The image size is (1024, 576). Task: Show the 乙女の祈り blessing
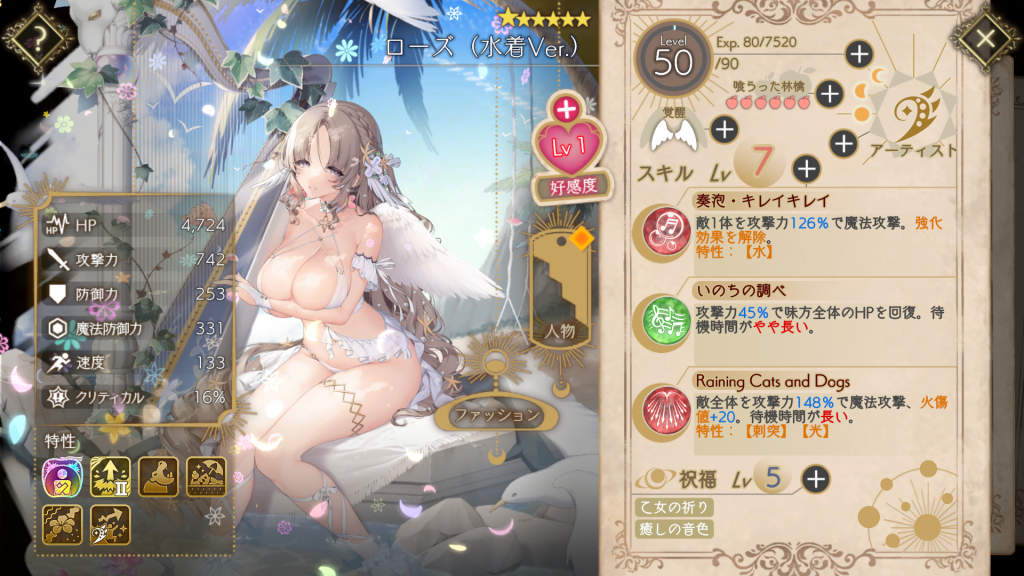(674, 507)
